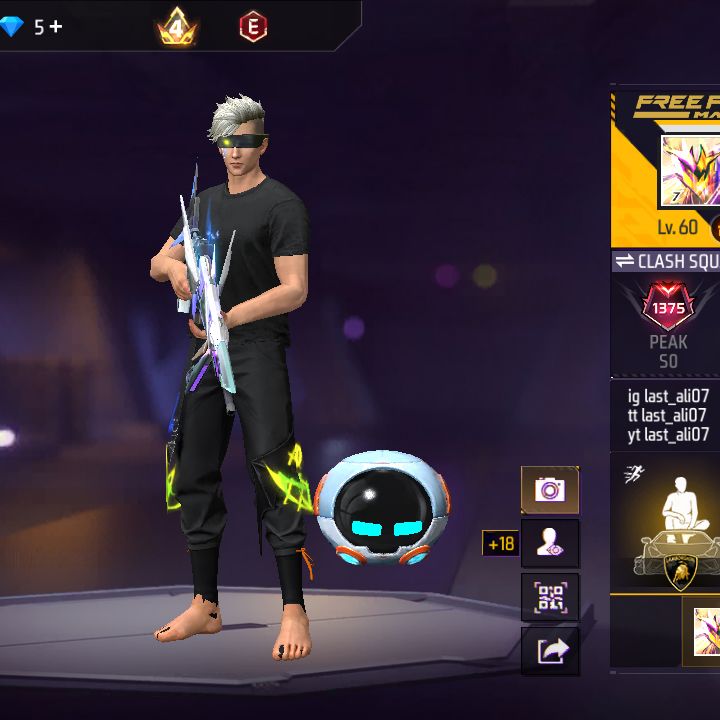Image resolution: width=720 pixels, height=720 pixels.
Task: View the 1375 rank badge details
Action: pos(668,310)
